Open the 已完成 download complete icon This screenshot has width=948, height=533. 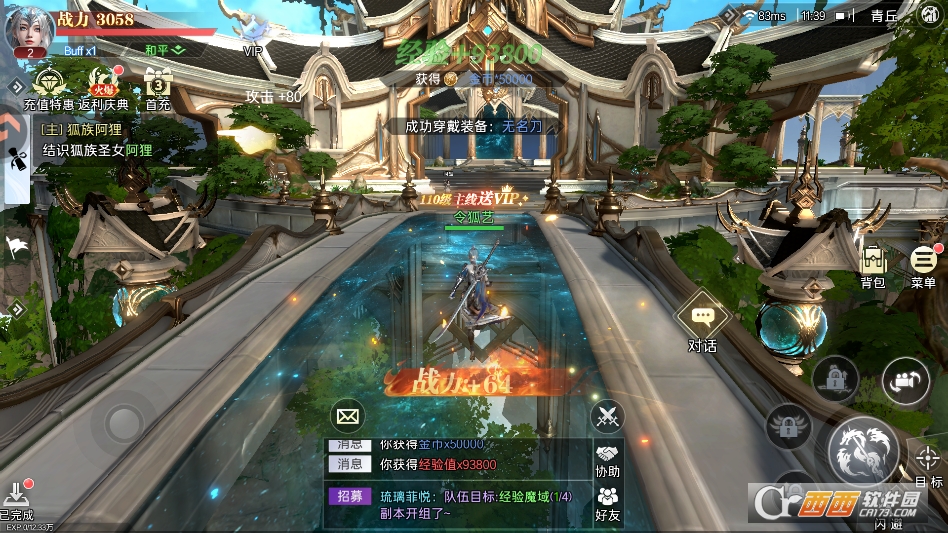[x=18, y=497]
